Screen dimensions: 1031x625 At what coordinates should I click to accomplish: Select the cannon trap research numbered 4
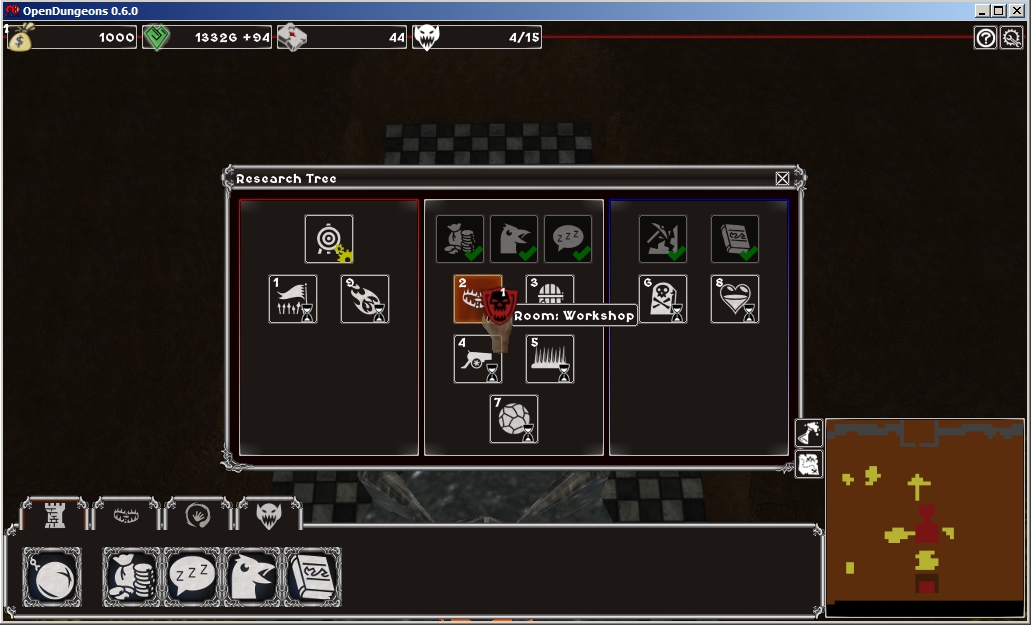click(x=478, y=359)
